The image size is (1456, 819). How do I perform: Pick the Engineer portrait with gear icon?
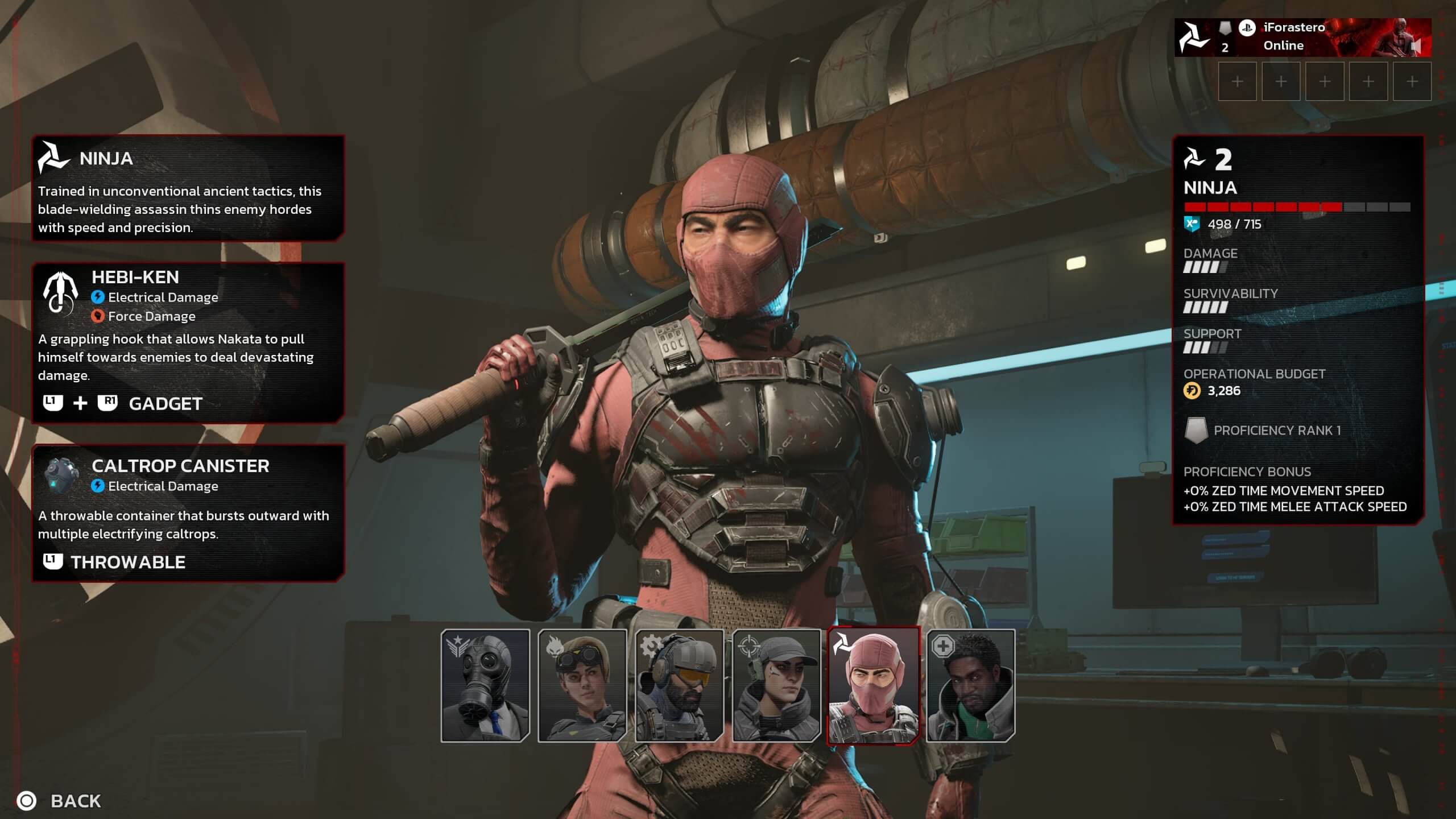[679, 685]
